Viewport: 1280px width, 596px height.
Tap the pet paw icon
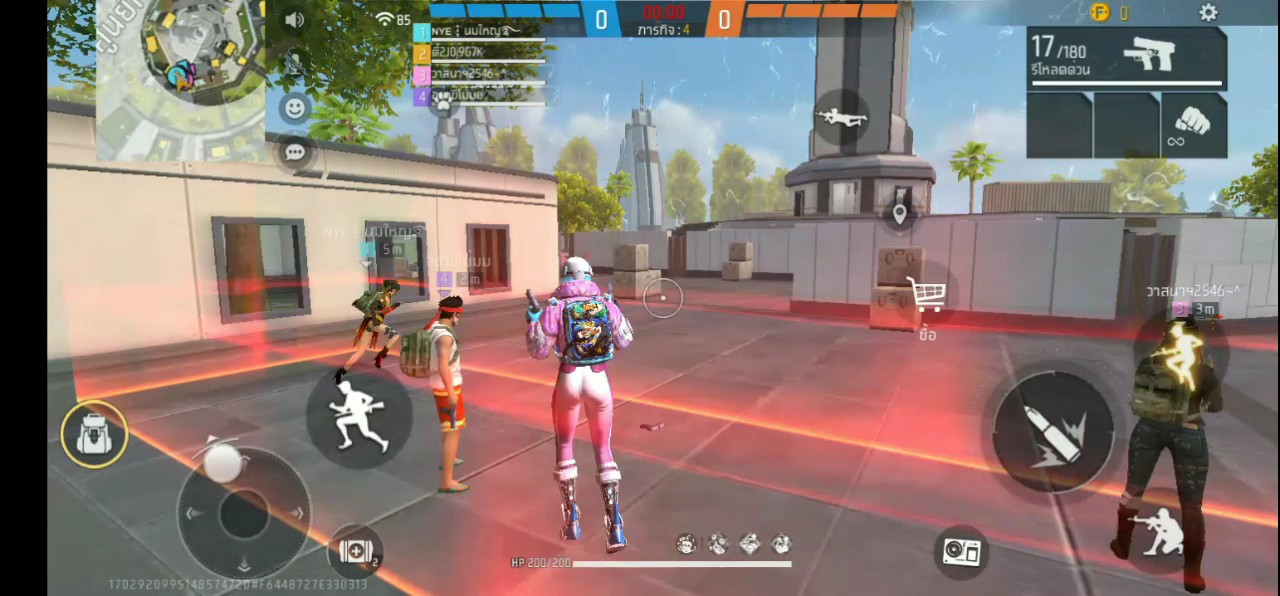tap(441, 103)
